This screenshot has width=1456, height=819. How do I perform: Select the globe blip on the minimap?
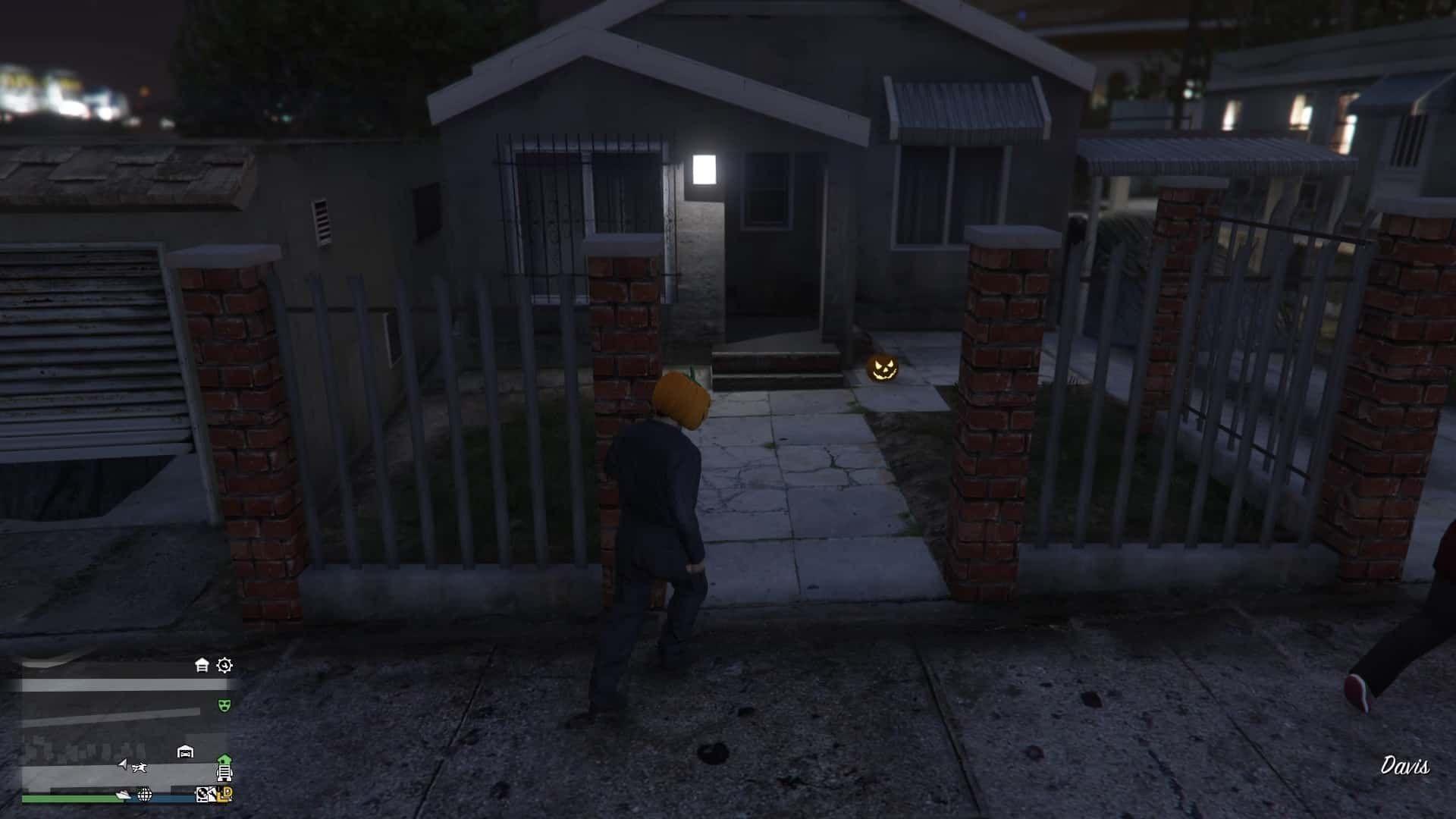144,795
